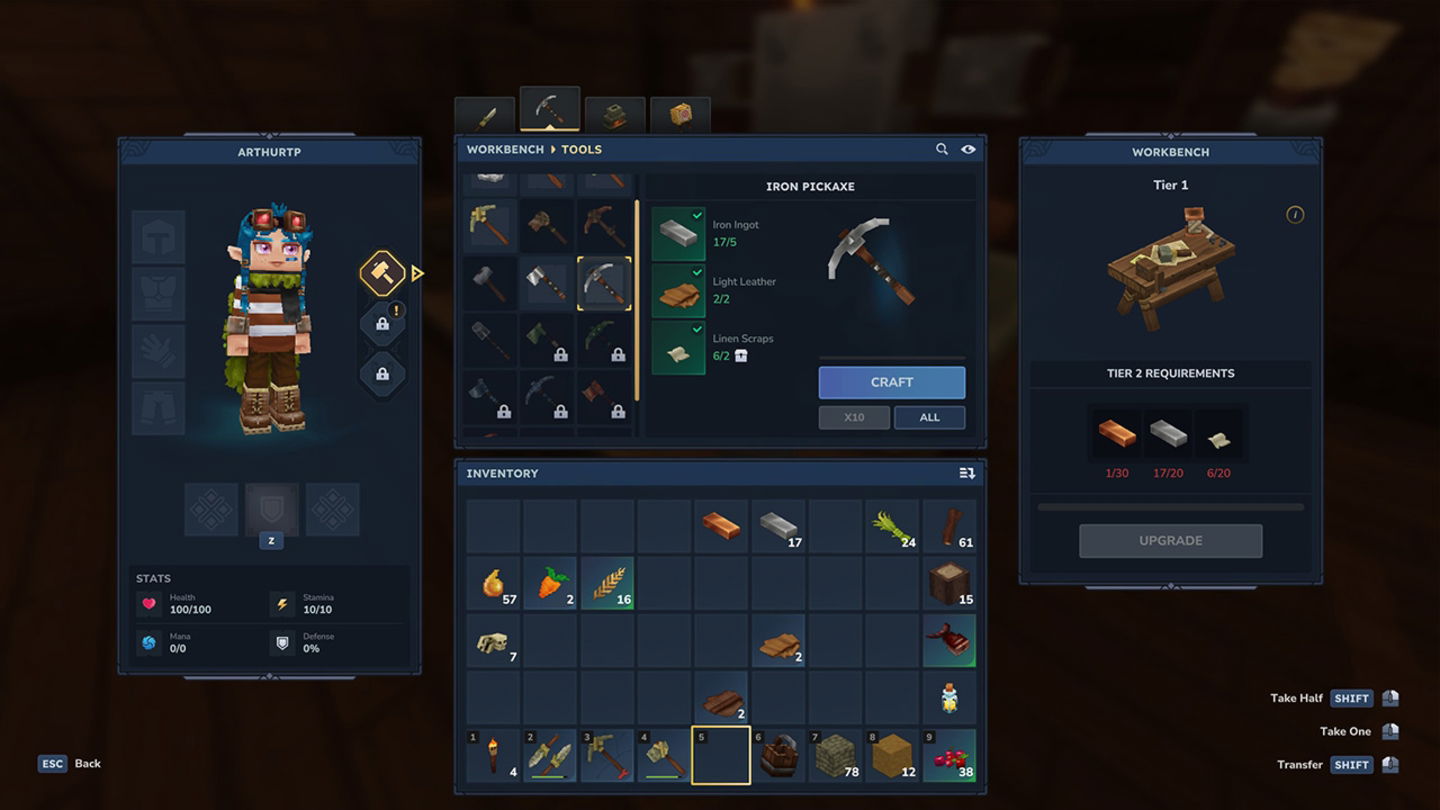Select the cobblestone stack of 78

pos(835,755)
